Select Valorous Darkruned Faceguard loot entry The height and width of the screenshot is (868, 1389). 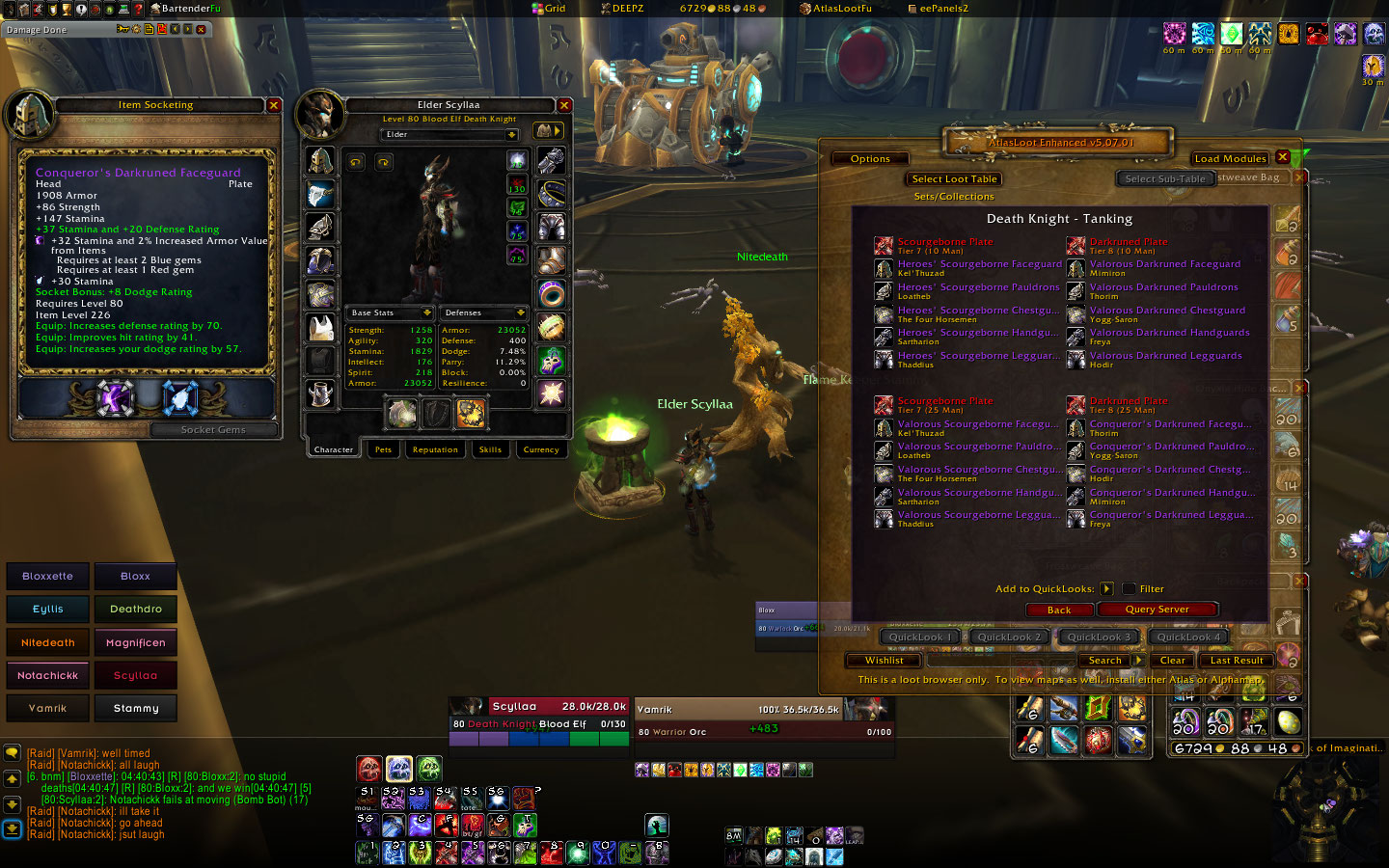pos(1164,264)
